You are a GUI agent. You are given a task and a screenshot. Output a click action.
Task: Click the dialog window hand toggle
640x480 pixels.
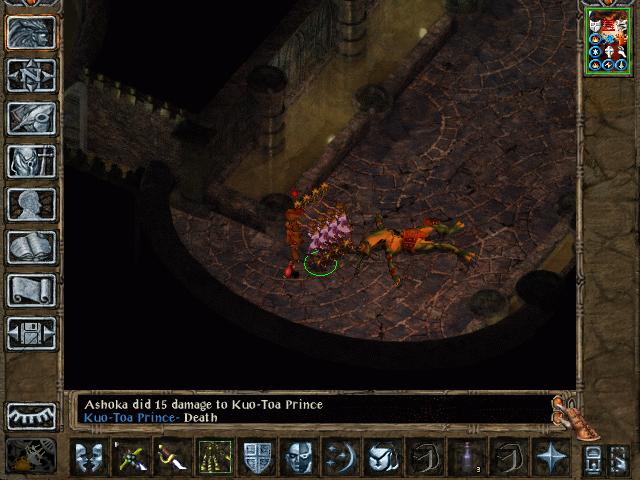click(567, 415)
